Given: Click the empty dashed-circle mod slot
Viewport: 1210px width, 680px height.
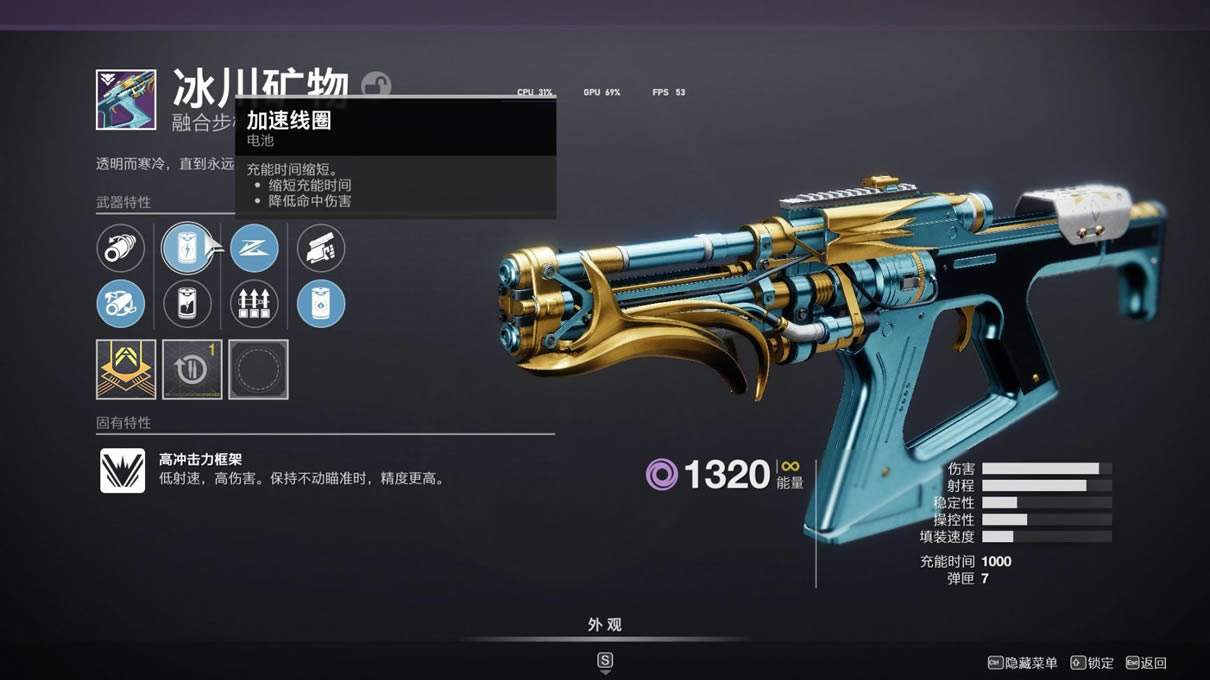Looking at the screenshot, I should [258, 369].
